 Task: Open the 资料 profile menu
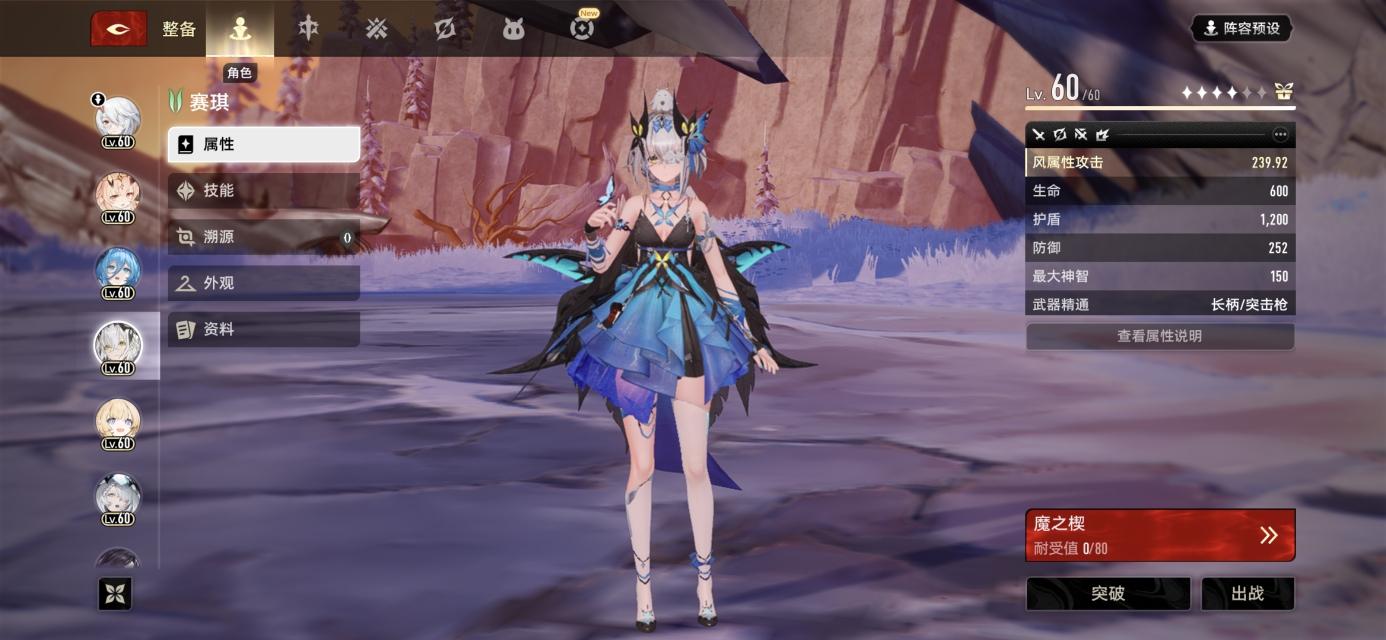[263, 329]
